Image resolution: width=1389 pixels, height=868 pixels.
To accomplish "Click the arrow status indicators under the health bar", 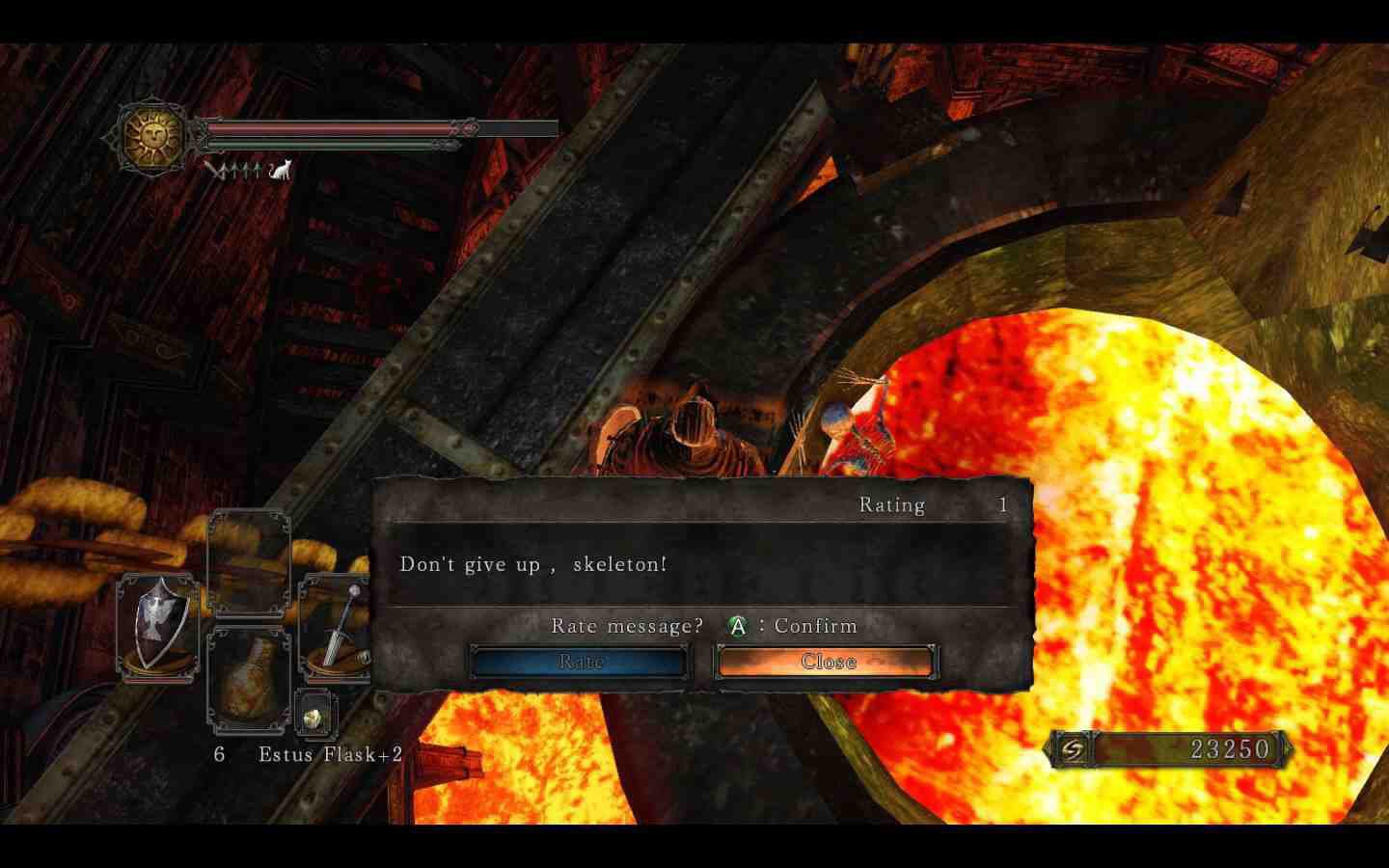I will [x=236, y=170].
